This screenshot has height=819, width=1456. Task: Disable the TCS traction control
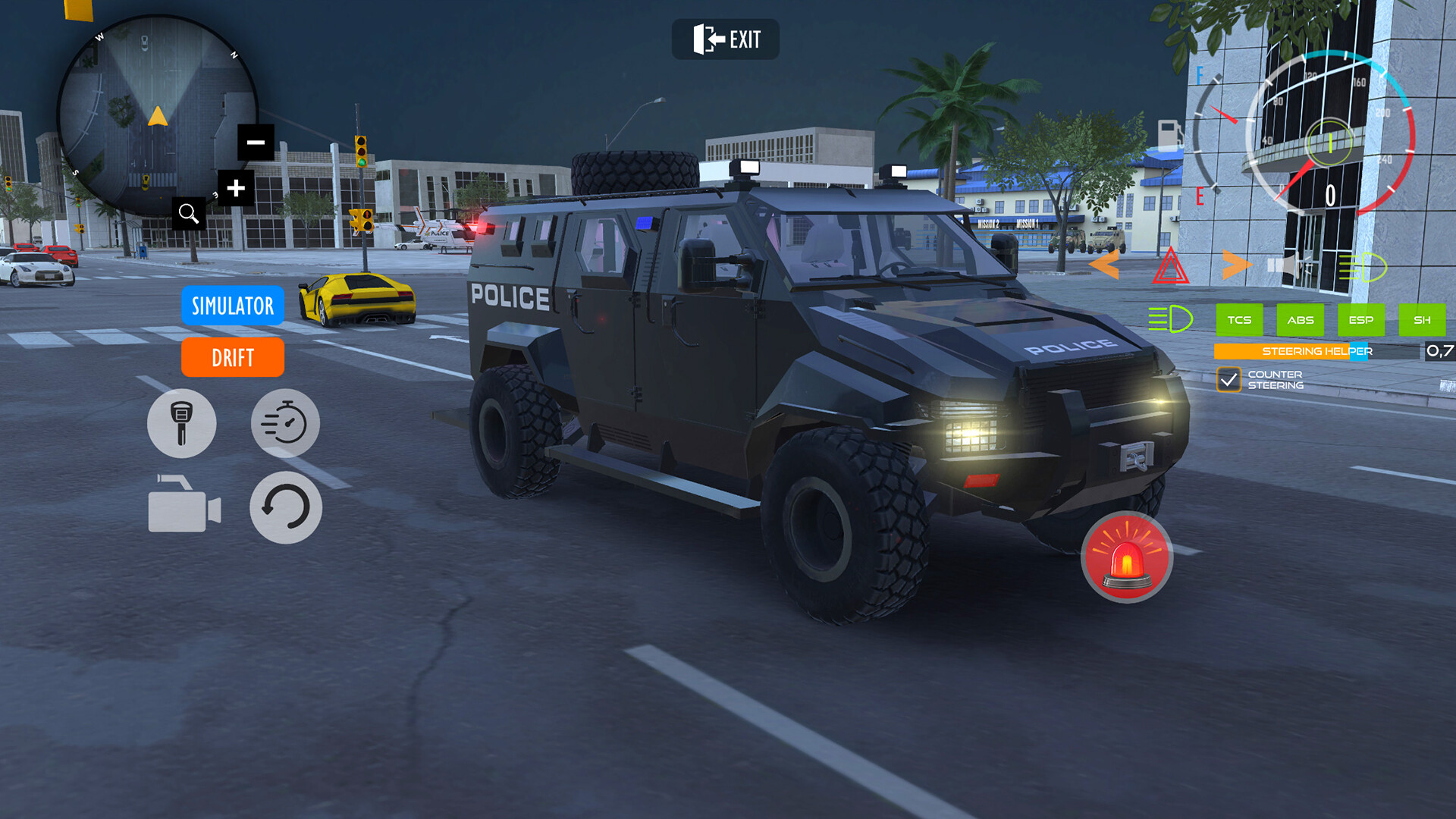click(x=1241, y=320)
